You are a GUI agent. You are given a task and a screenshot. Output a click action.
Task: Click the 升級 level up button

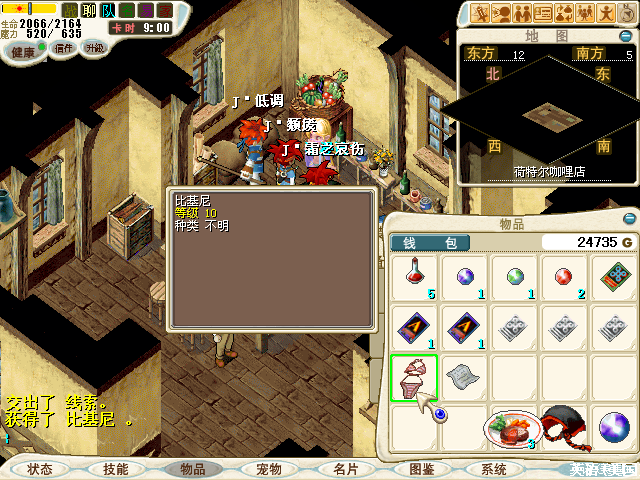(x=94, y=48)
